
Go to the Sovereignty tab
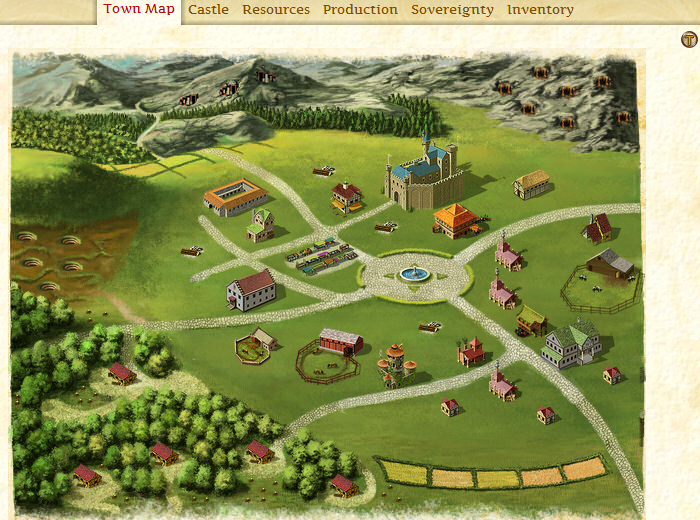click(x=452, y=10)
